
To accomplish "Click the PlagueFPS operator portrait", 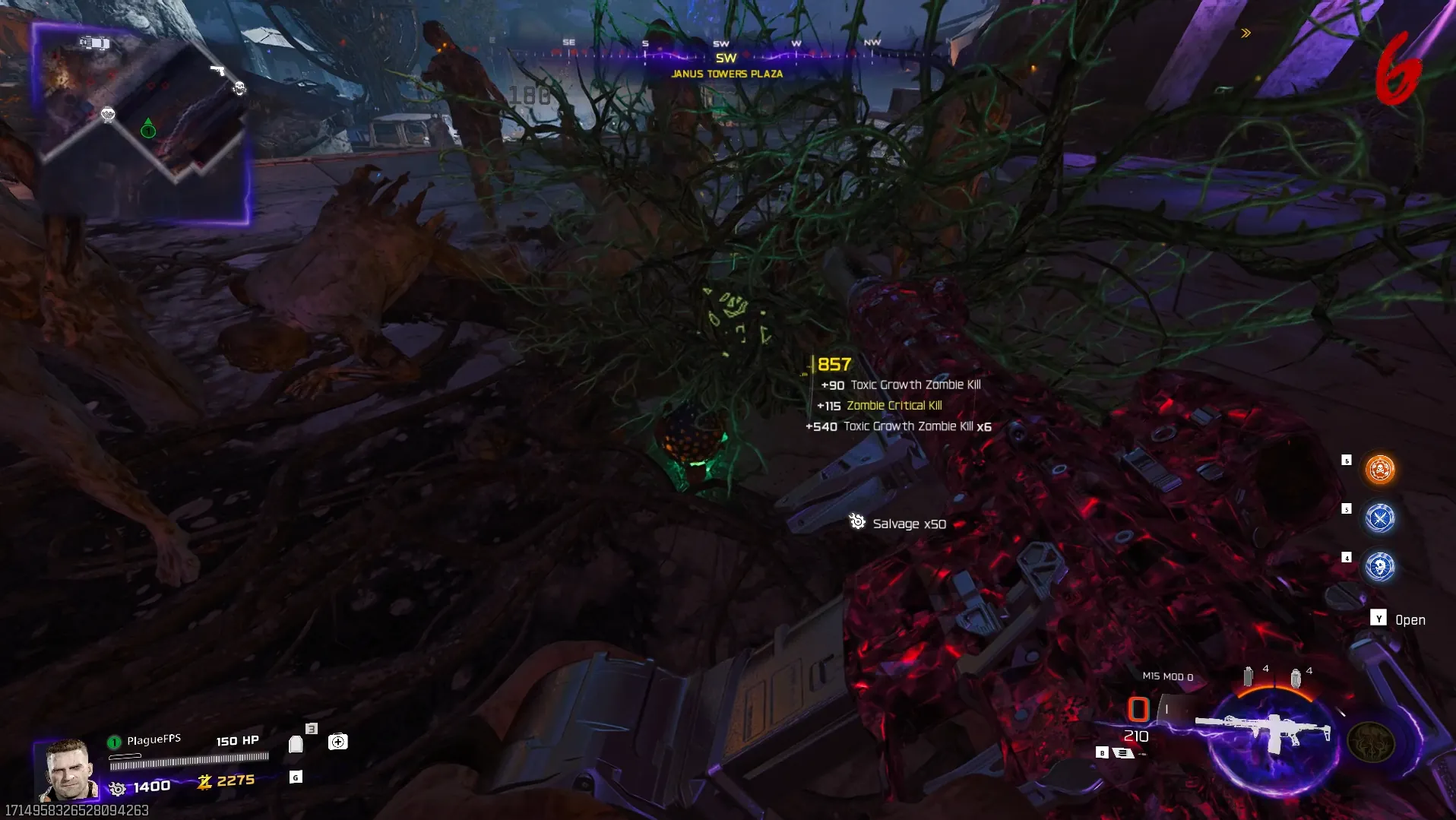I will point(68,769).
